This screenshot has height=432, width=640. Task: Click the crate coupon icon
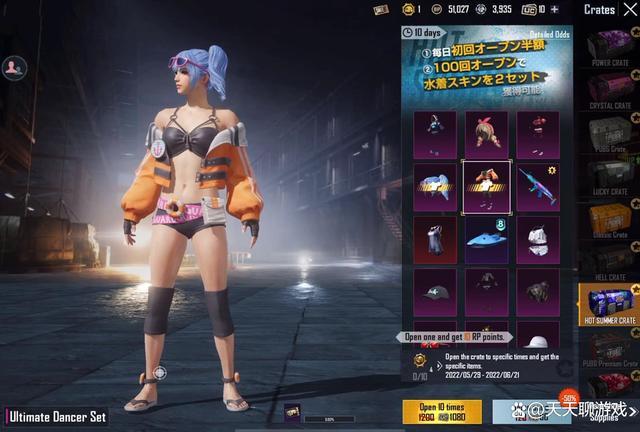click(x=381, y=9)
